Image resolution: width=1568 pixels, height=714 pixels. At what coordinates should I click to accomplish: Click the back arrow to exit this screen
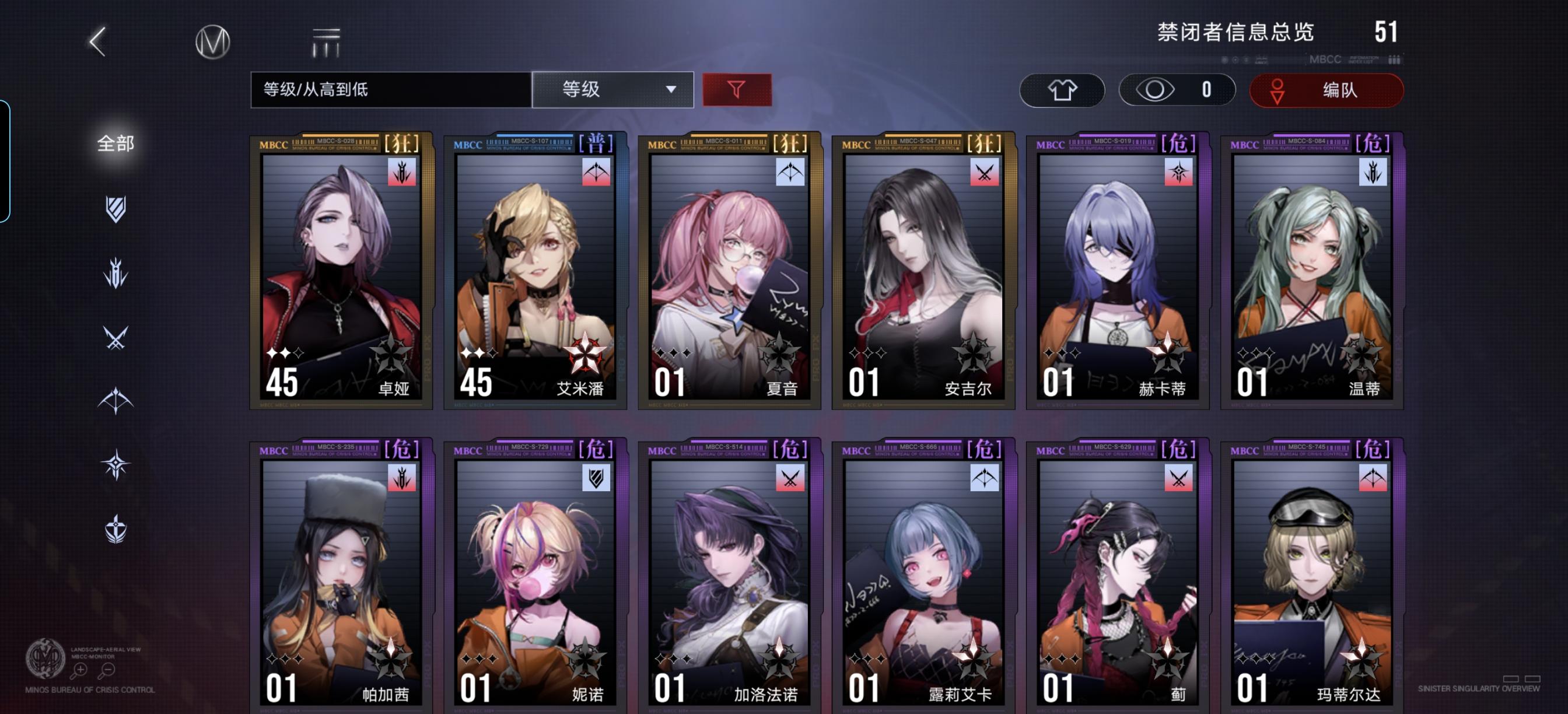point(97,41)
